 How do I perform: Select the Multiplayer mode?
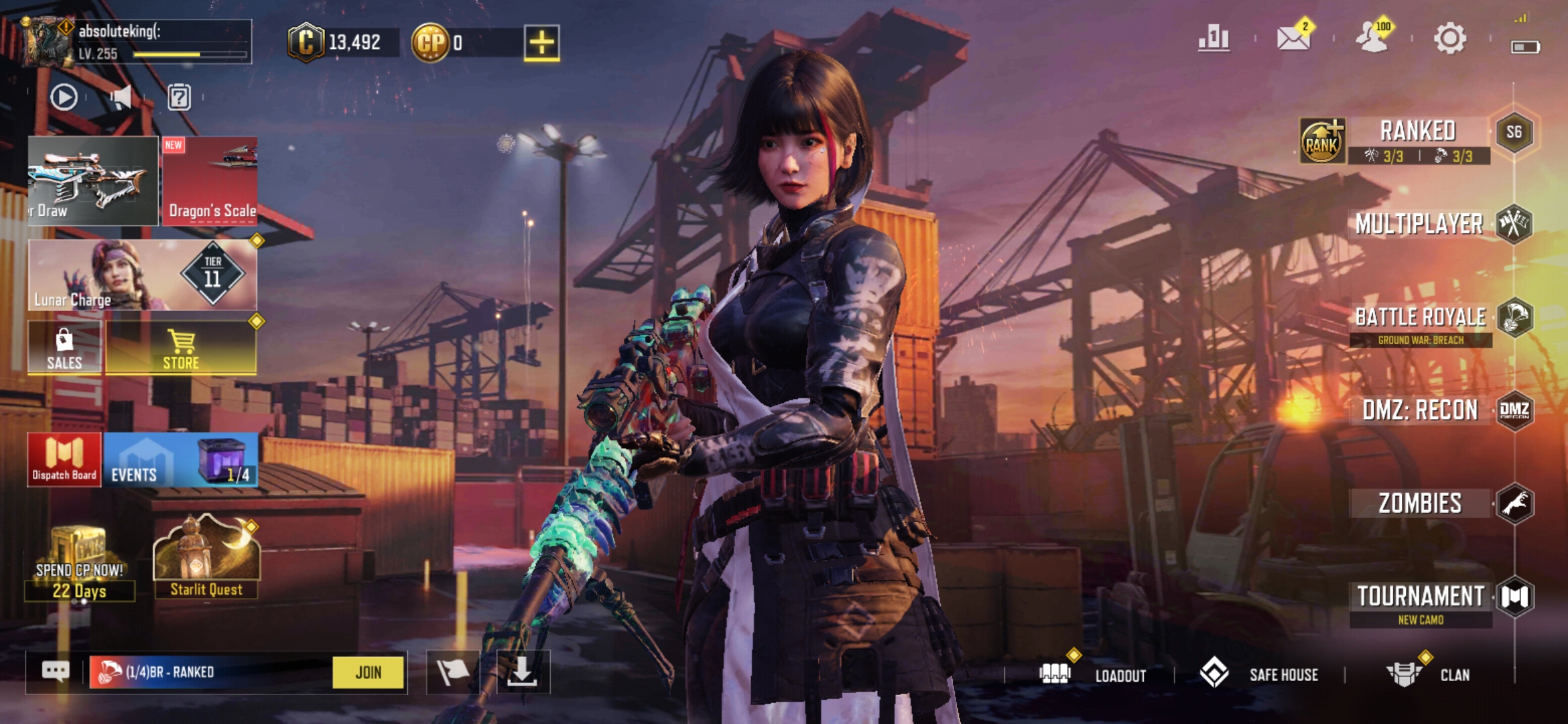coord(1419,224)
